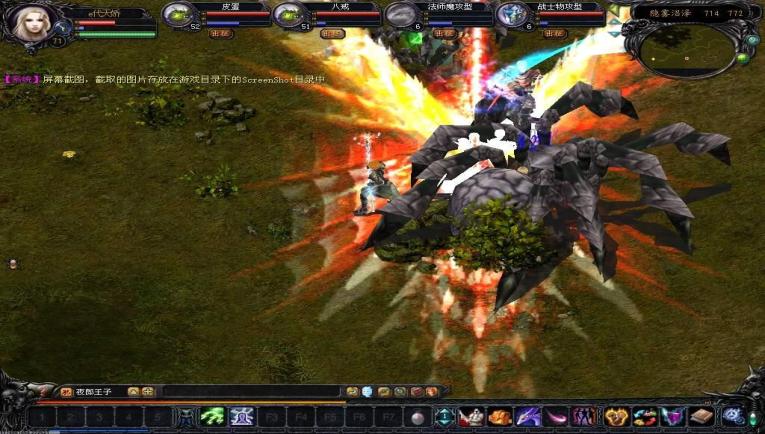Select the 夜郎王子 chat target label

(x=96, y=392)
